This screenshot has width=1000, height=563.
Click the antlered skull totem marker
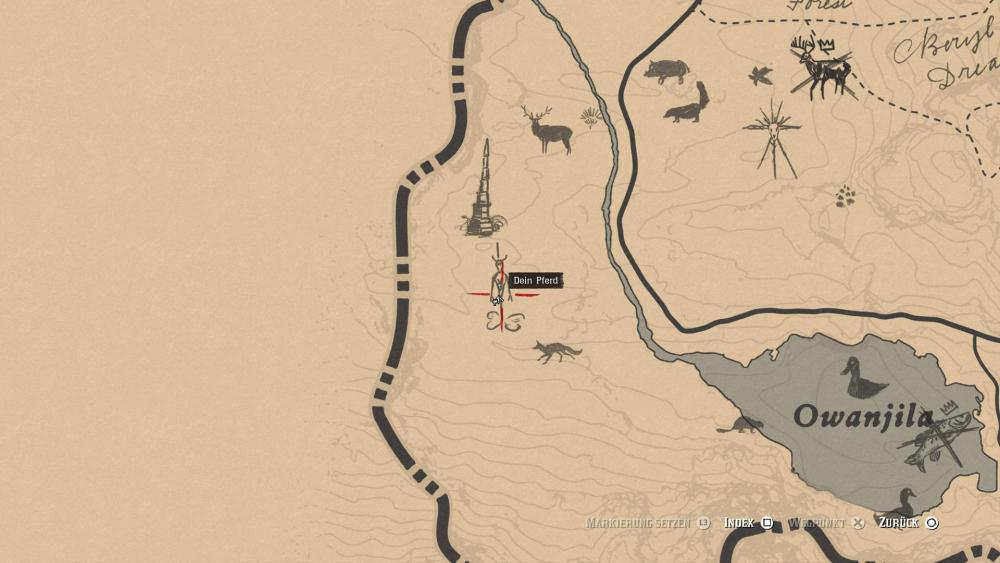773,138
